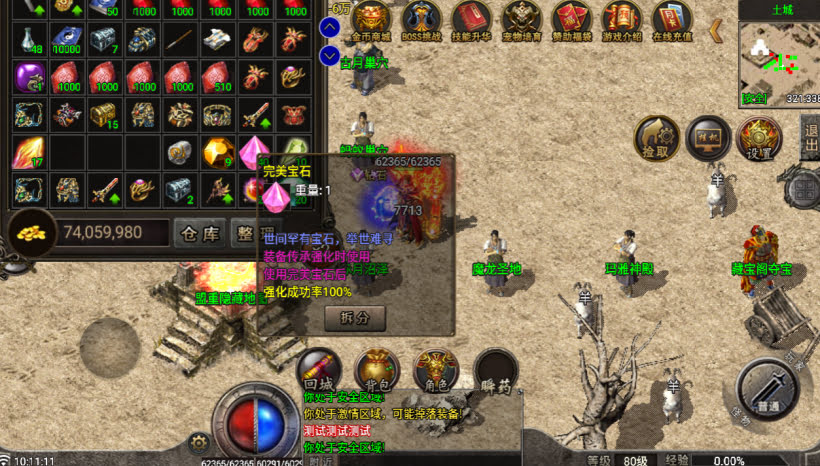Open the 赞助福袋 lucky bag
The height and width of the screenshot is (466, 820).
coord(572,20)
